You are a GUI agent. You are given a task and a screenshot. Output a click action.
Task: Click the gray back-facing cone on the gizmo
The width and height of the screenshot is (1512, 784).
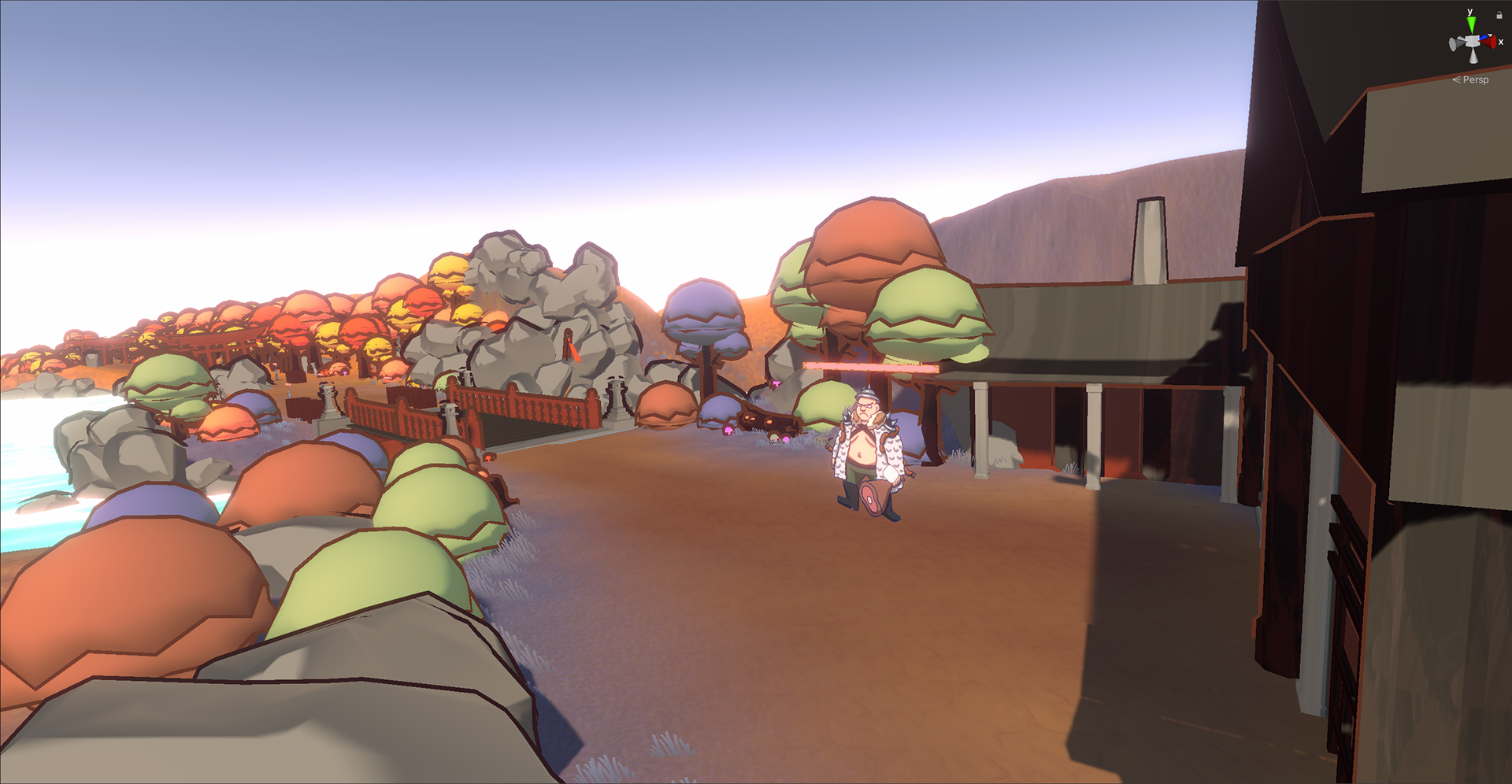click(1461, 38)
